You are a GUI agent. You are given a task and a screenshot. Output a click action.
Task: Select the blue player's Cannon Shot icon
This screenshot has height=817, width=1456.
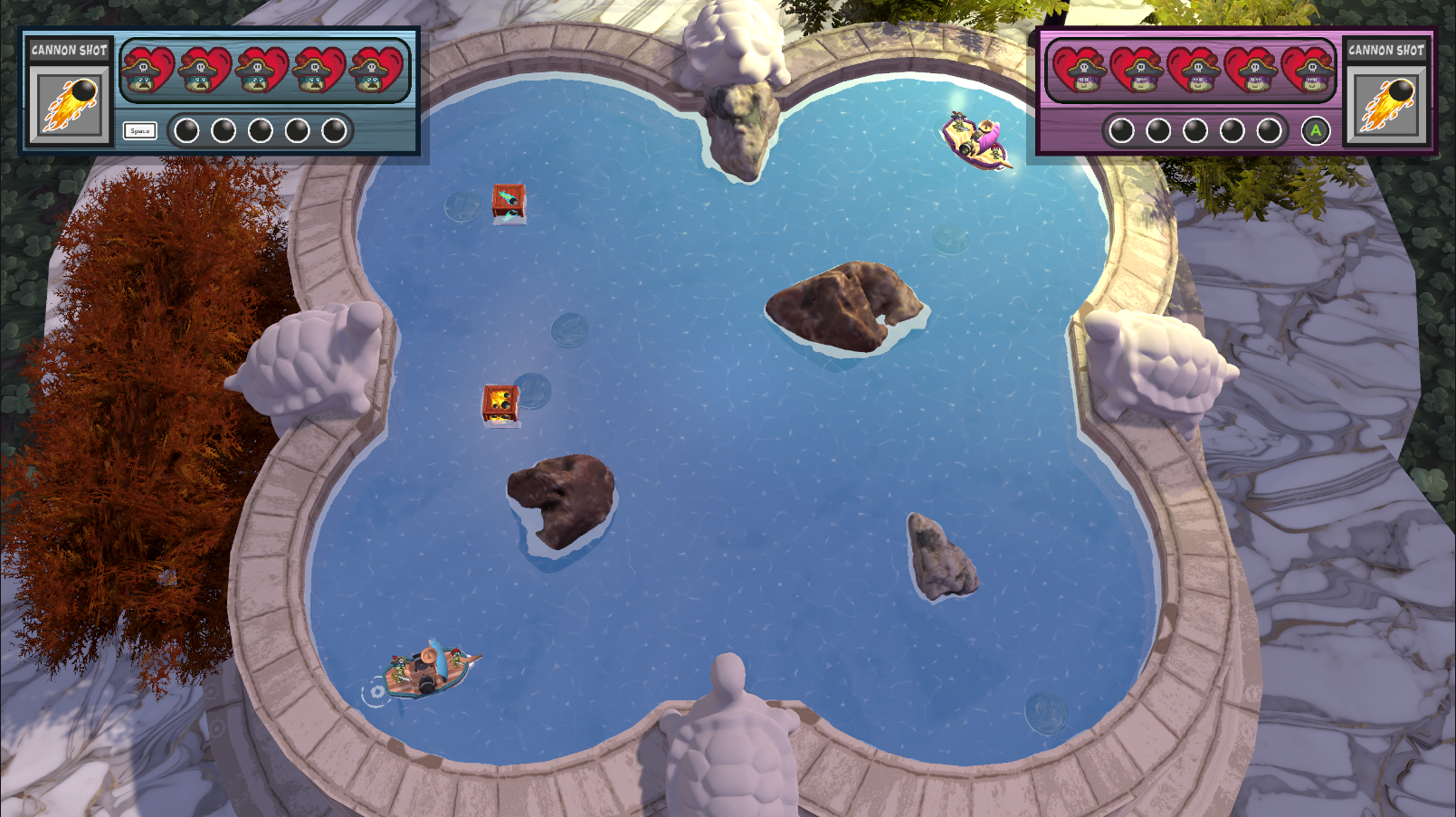[x=69, y=105]
